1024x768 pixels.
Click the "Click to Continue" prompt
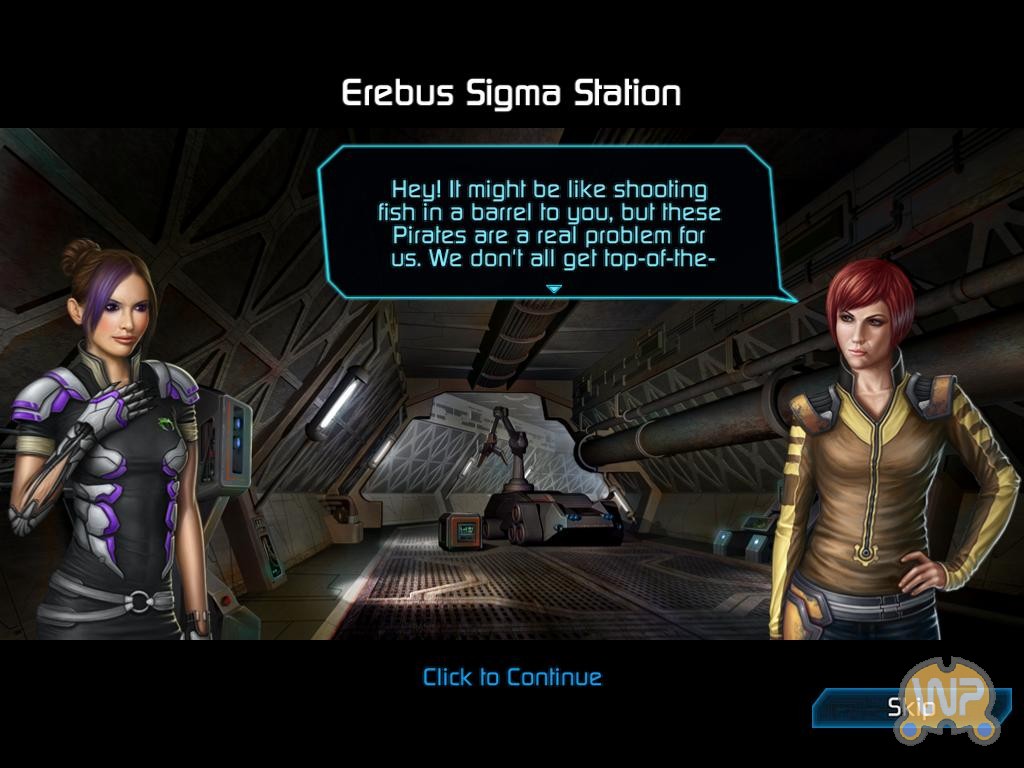(x=512, y=677)
